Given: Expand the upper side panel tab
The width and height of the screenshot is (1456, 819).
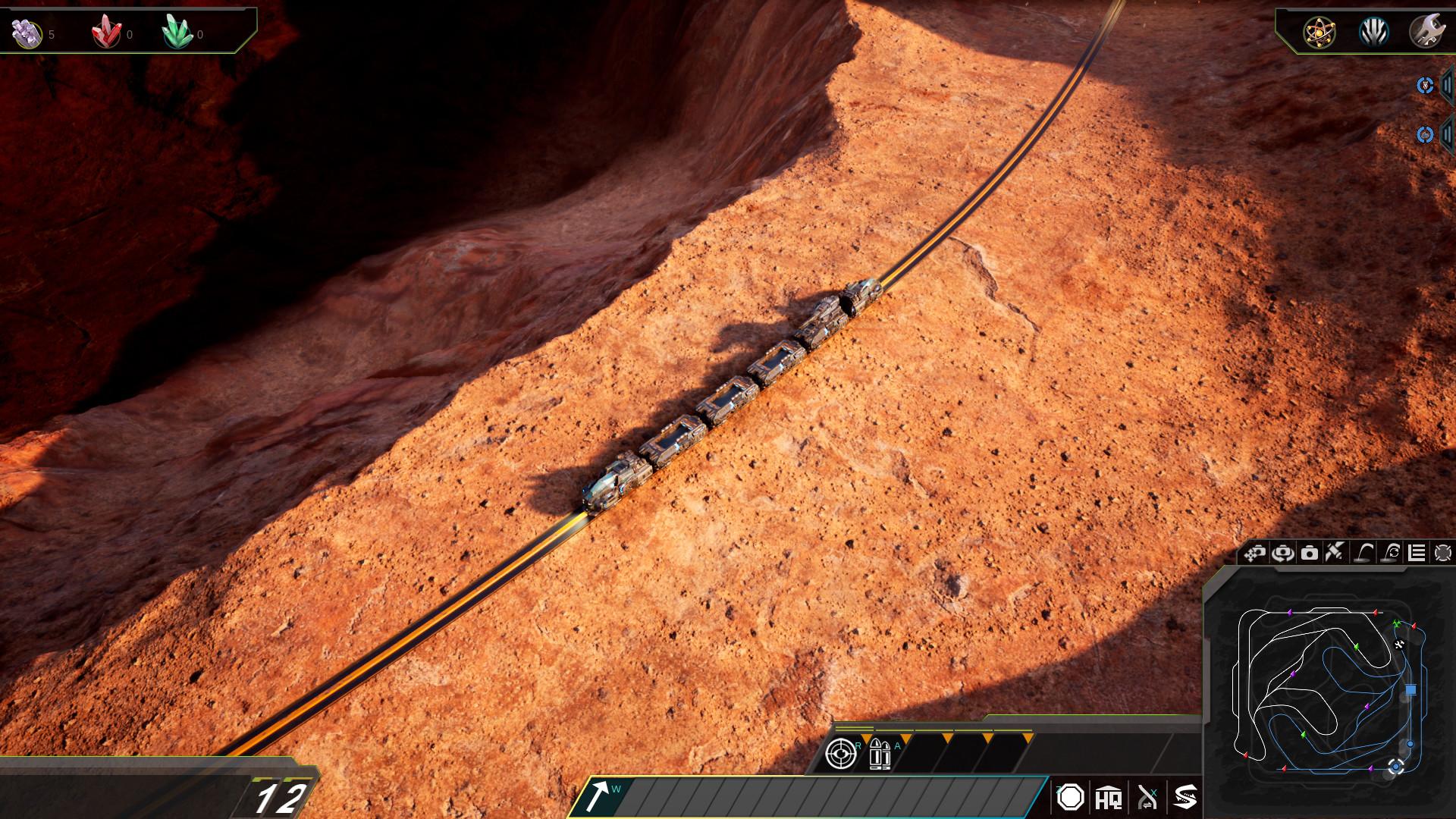Looking at the screenshot, I should (1445, 85).
